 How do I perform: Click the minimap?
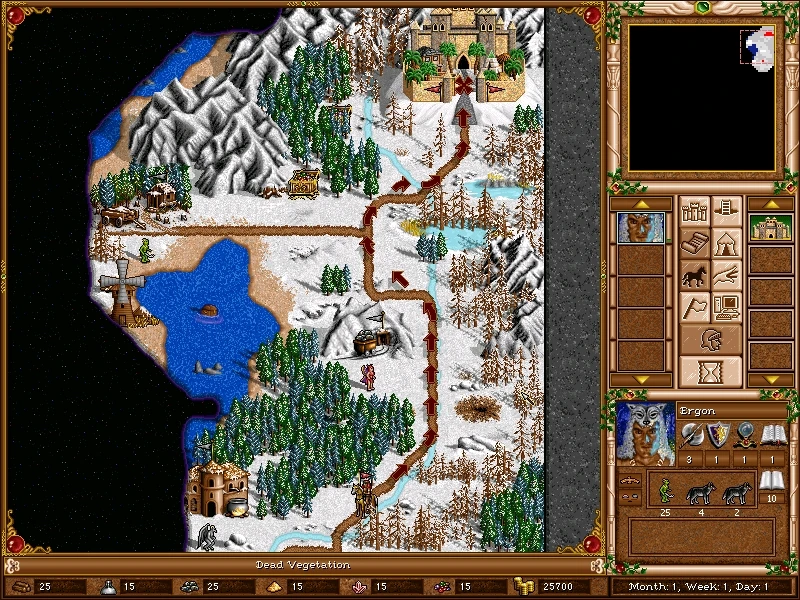pyautogui.click(x=700, y=97)
